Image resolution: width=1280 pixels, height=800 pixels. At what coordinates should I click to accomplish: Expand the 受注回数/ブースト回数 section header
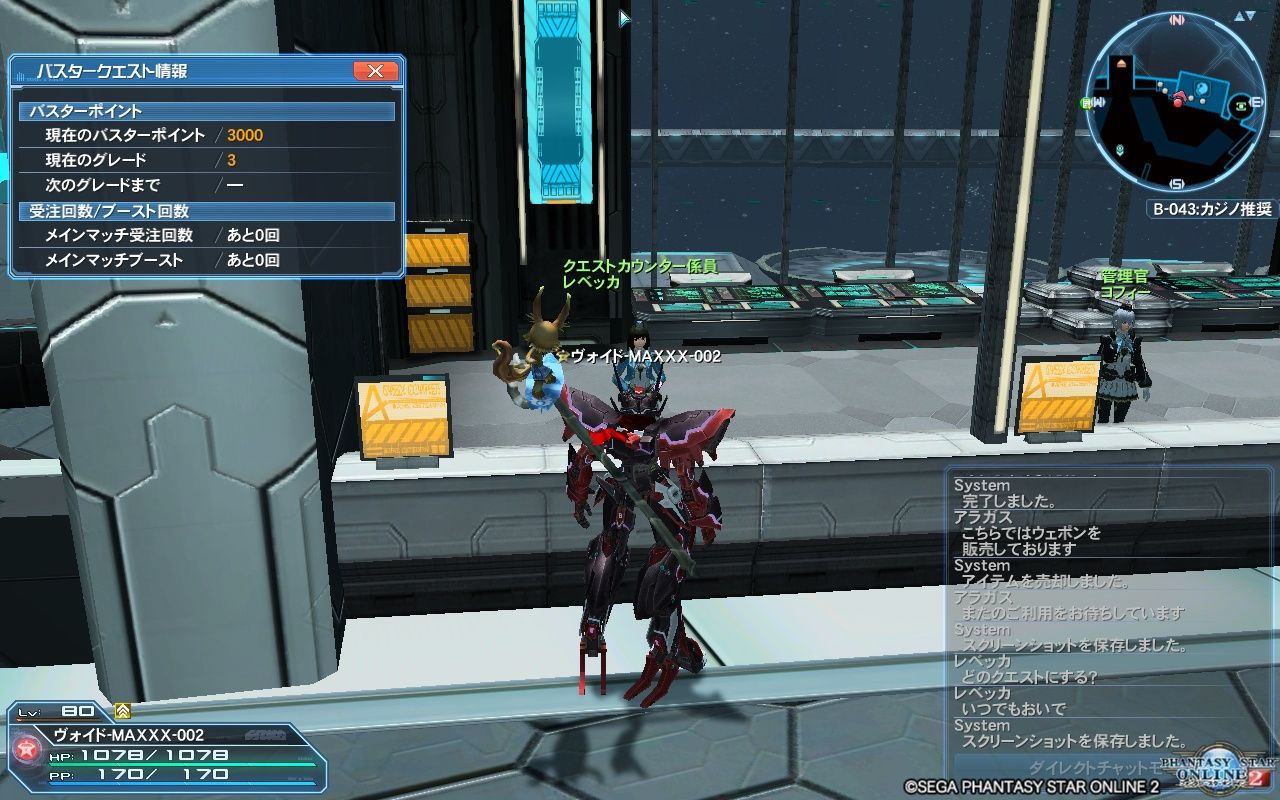[200, 210]
